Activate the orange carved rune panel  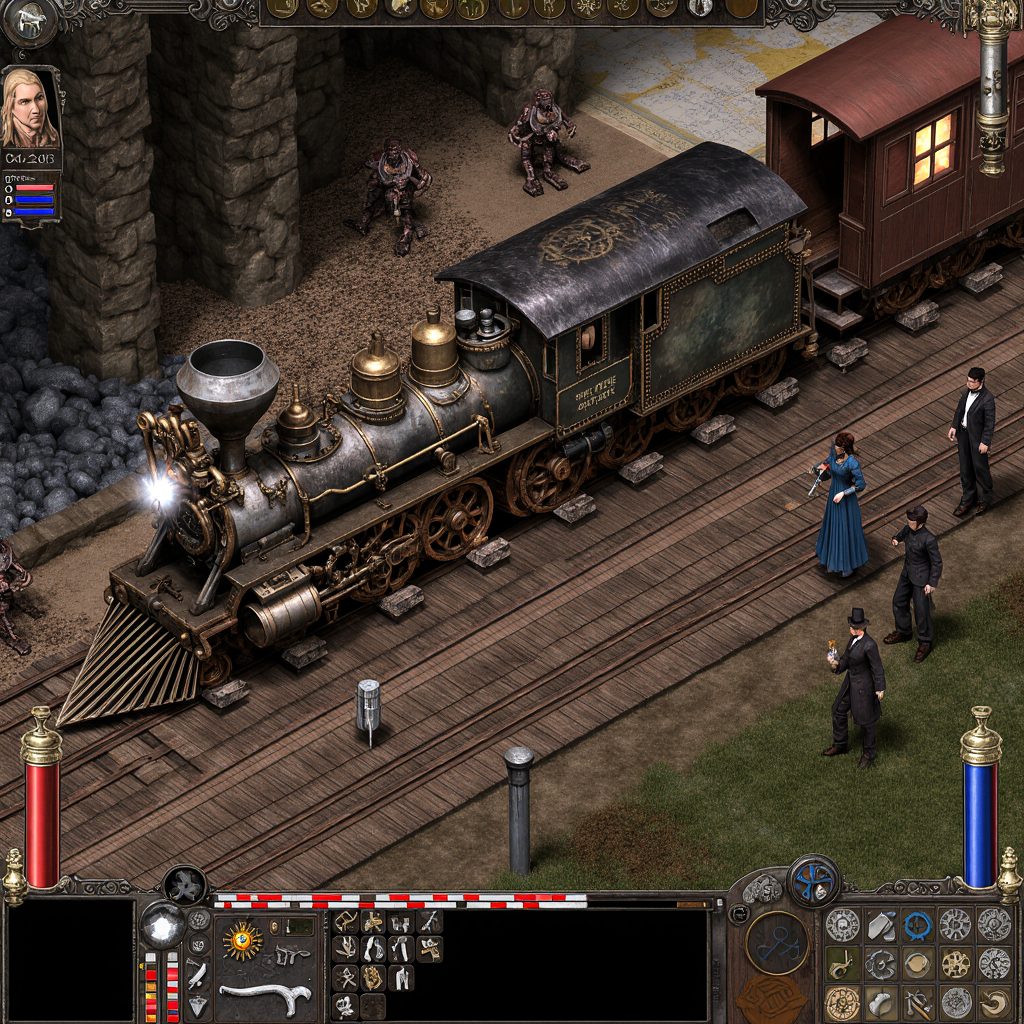pyautogui.click(x=772, y=998)
